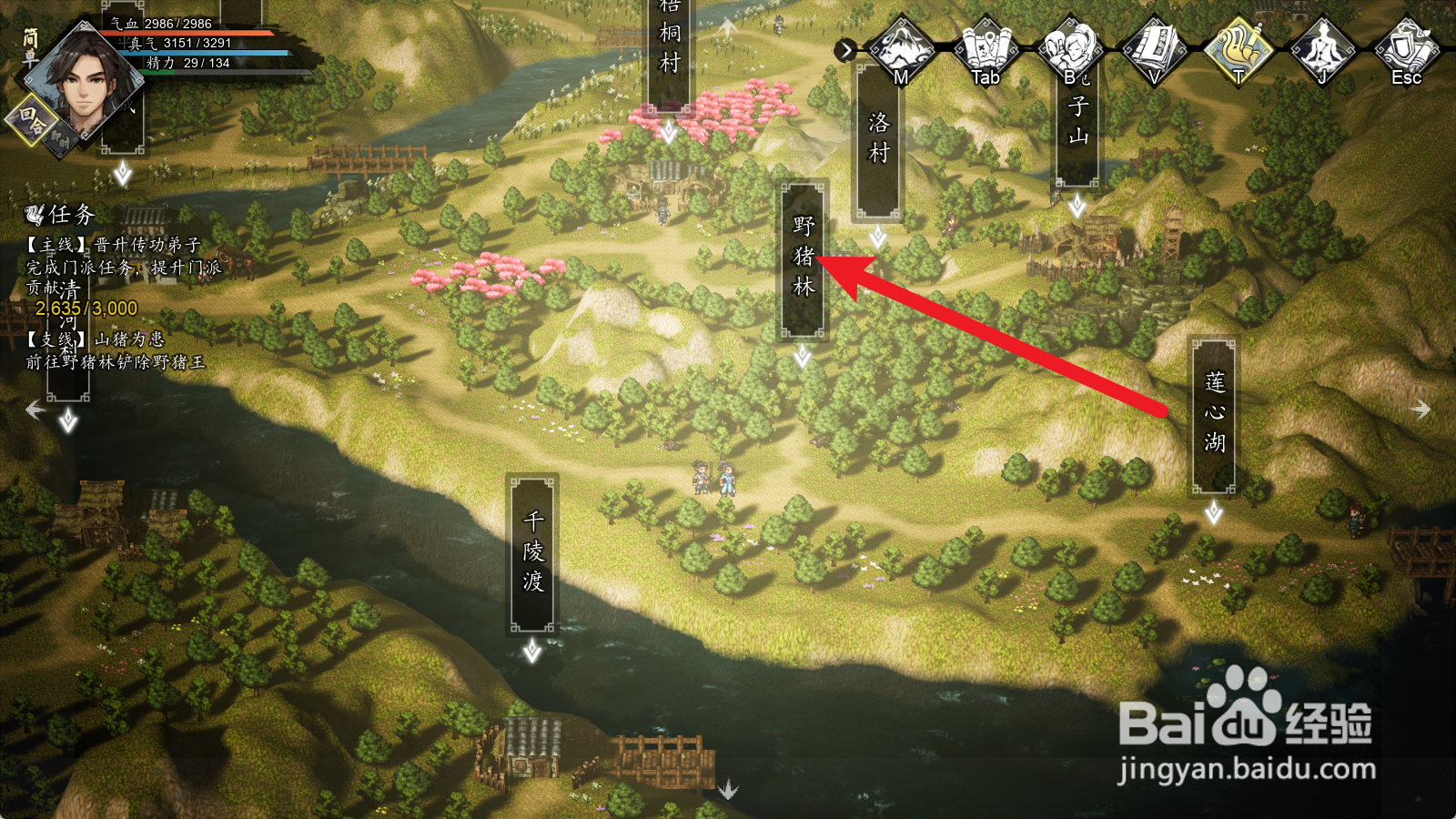Open the mountain world map icon
This screenshot has height=819, width=1456.
(900, 48)
